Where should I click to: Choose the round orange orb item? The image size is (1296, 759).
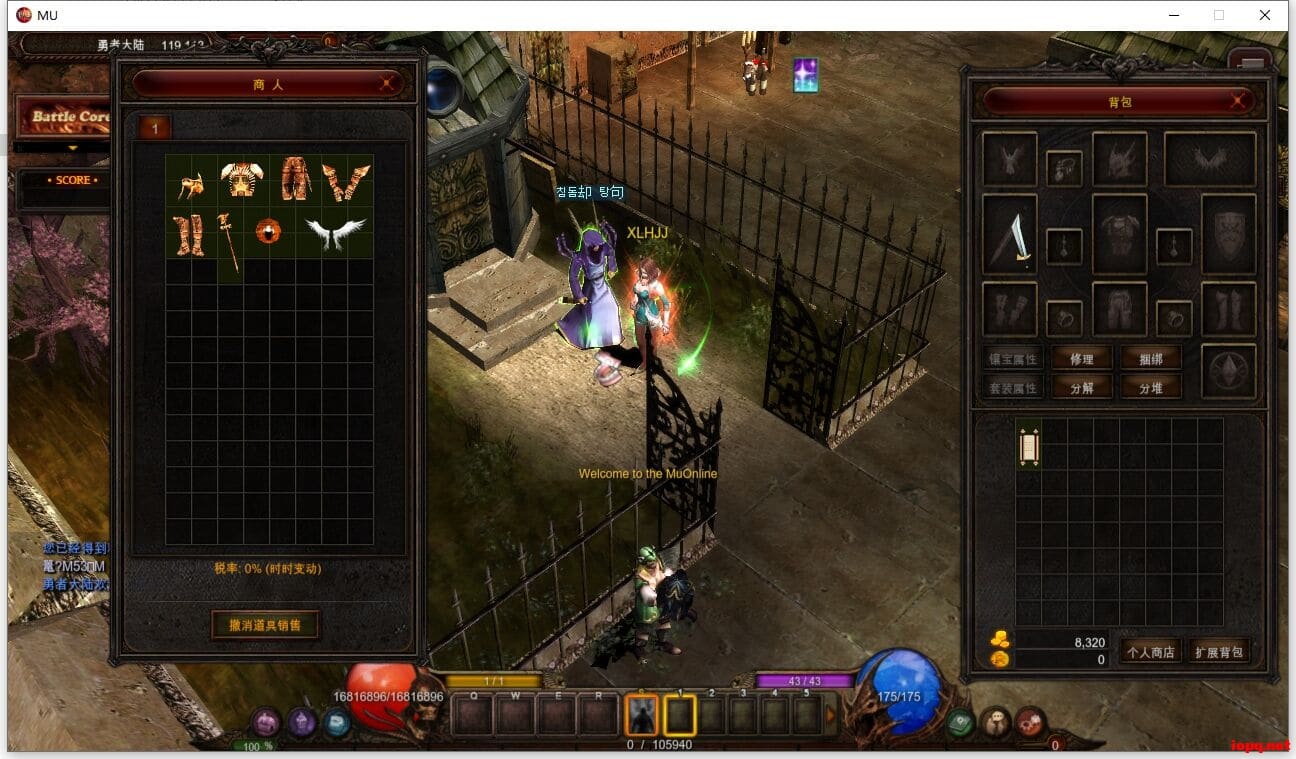pos(268,232)
